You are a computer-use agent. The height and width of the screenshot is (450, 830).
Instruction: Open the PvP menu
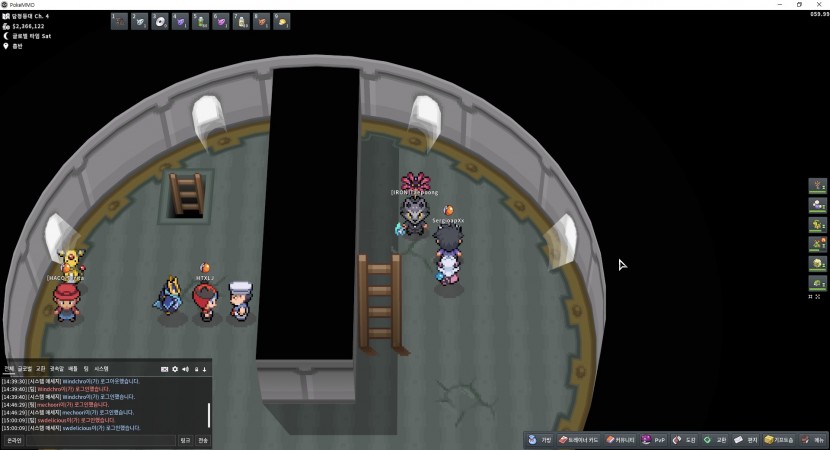[654, 440]
